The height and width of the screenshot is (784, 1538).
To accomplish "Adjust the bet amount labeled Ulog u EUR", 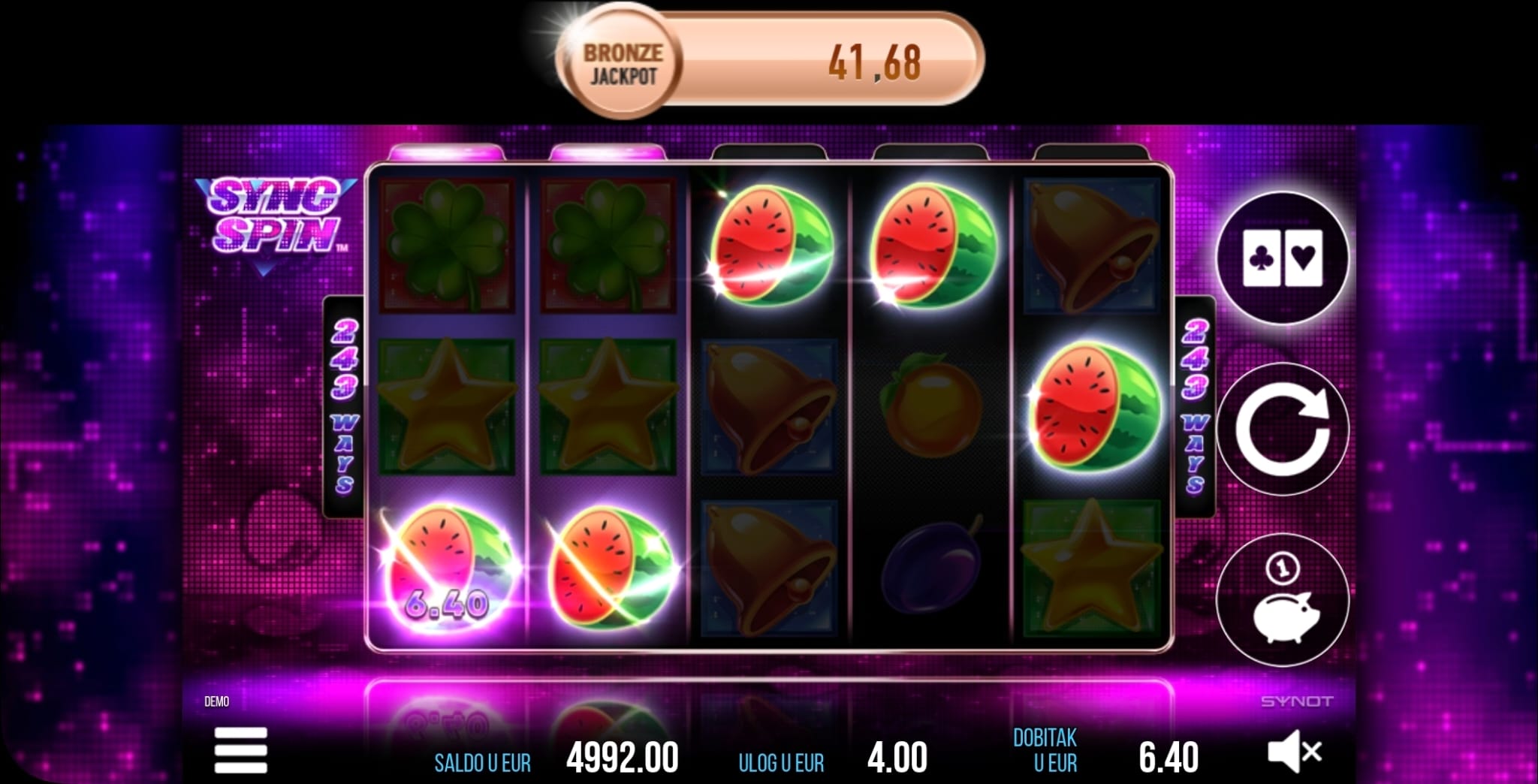I will click(897, 758).
